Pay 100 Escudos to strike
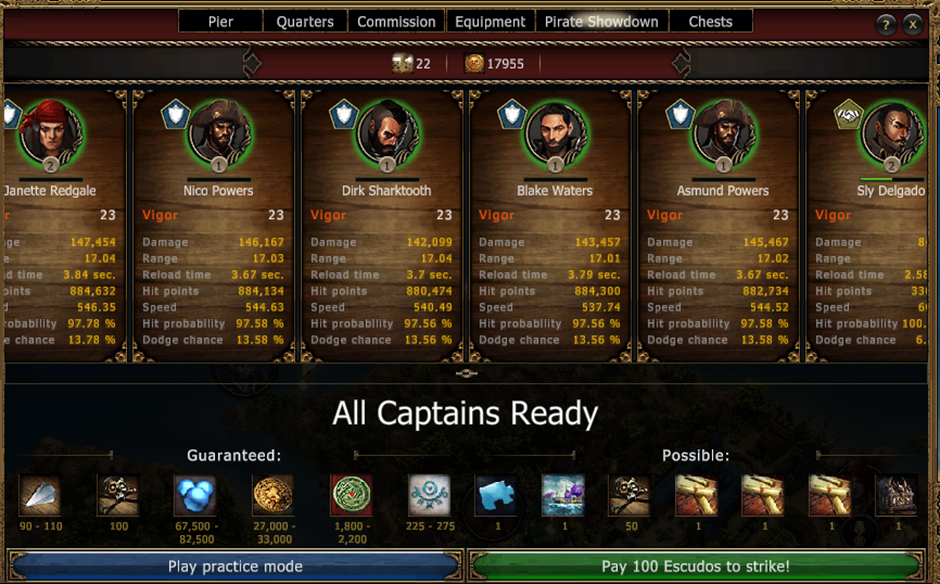The height and width of the screenshot is (584, 940). pos(695,566)
